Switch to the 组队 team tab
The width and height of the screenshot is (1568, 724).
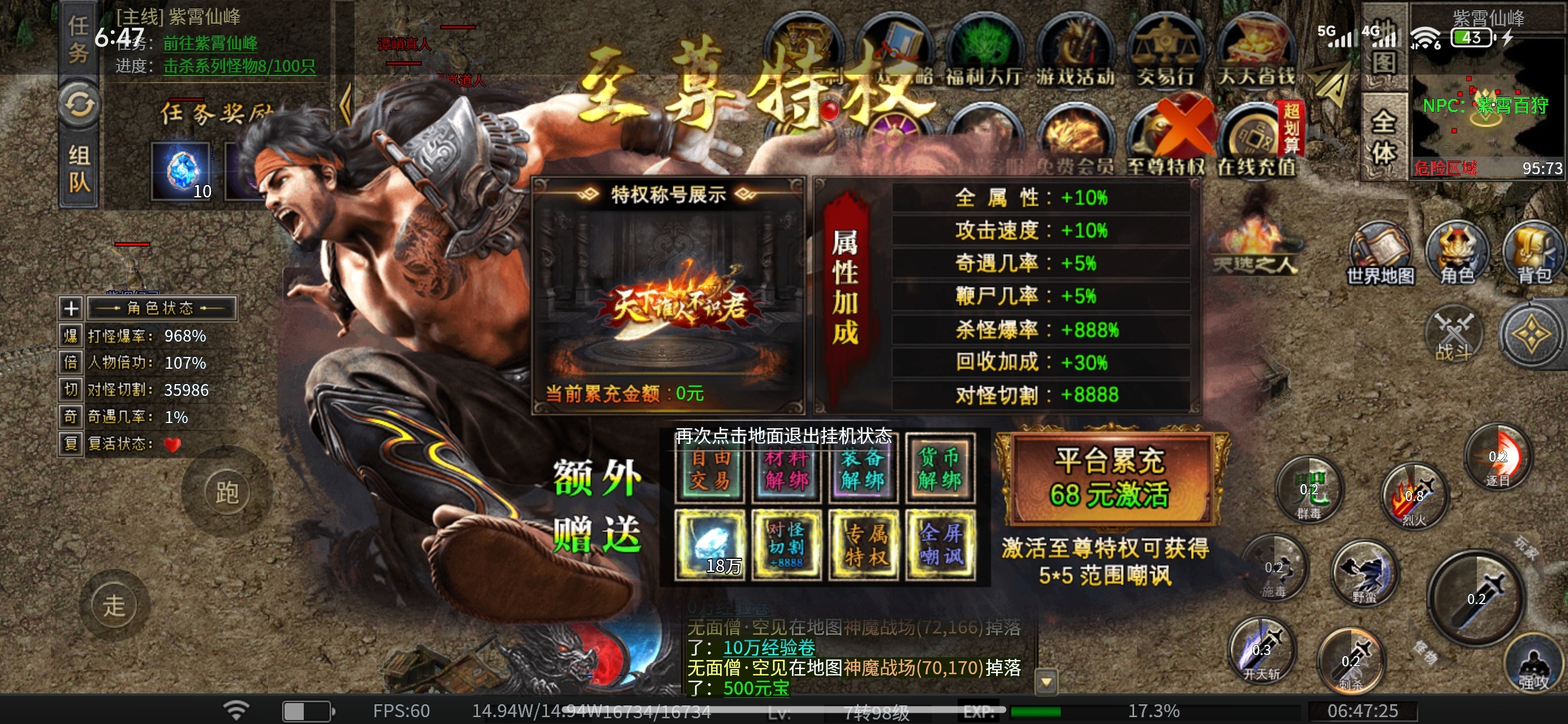79,169
